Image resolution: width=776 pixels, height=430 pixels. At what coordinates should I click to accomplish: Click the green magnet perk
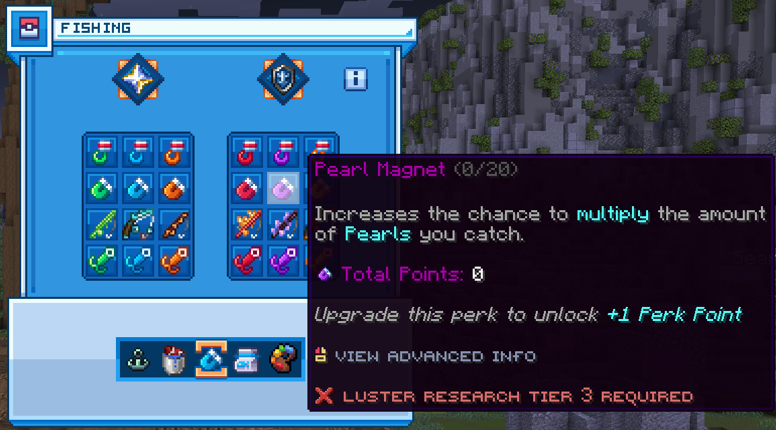coord(103,188)
